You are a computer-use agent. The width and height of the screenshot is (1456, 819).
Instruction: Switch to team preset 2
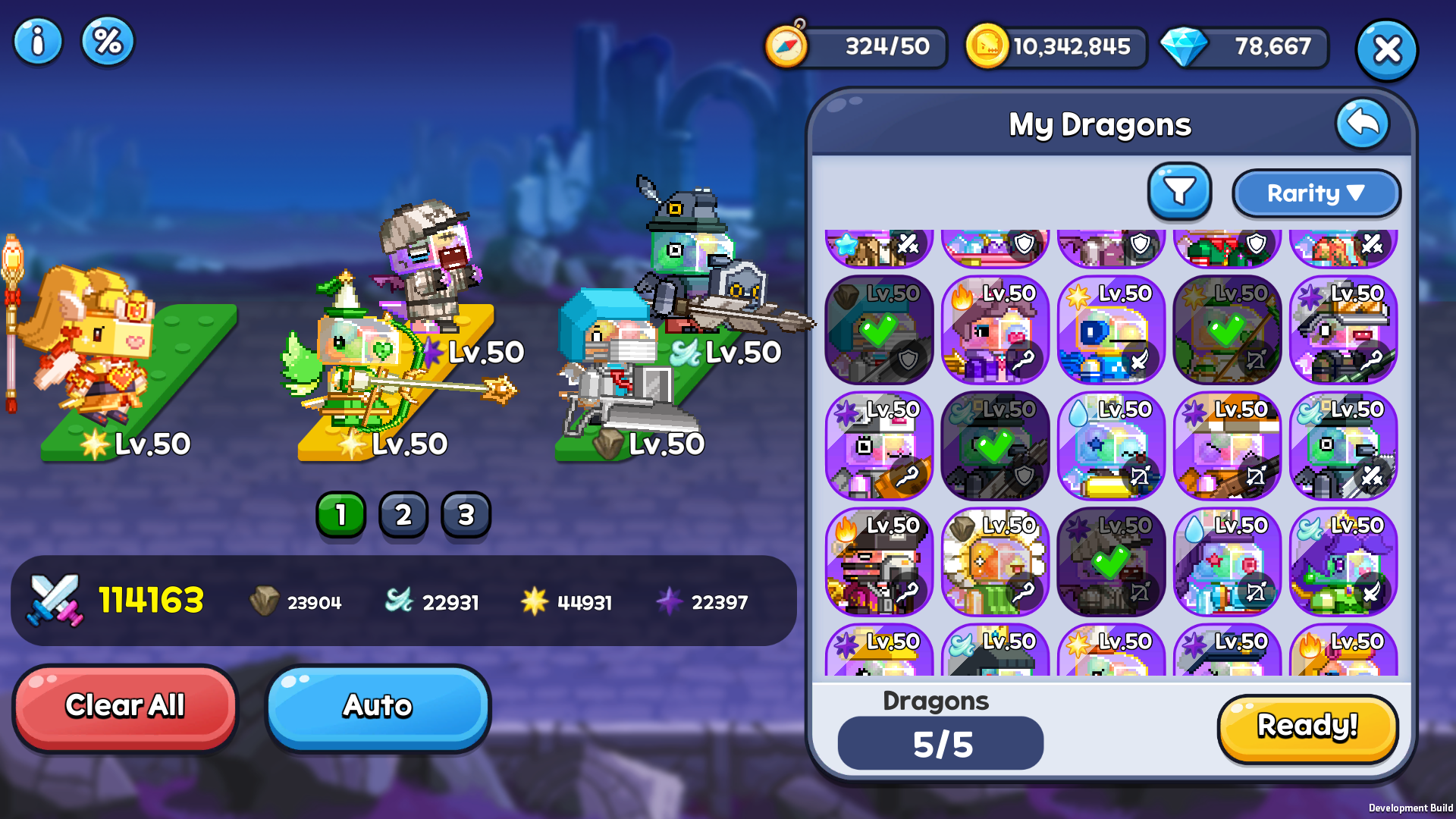(403, 516)
